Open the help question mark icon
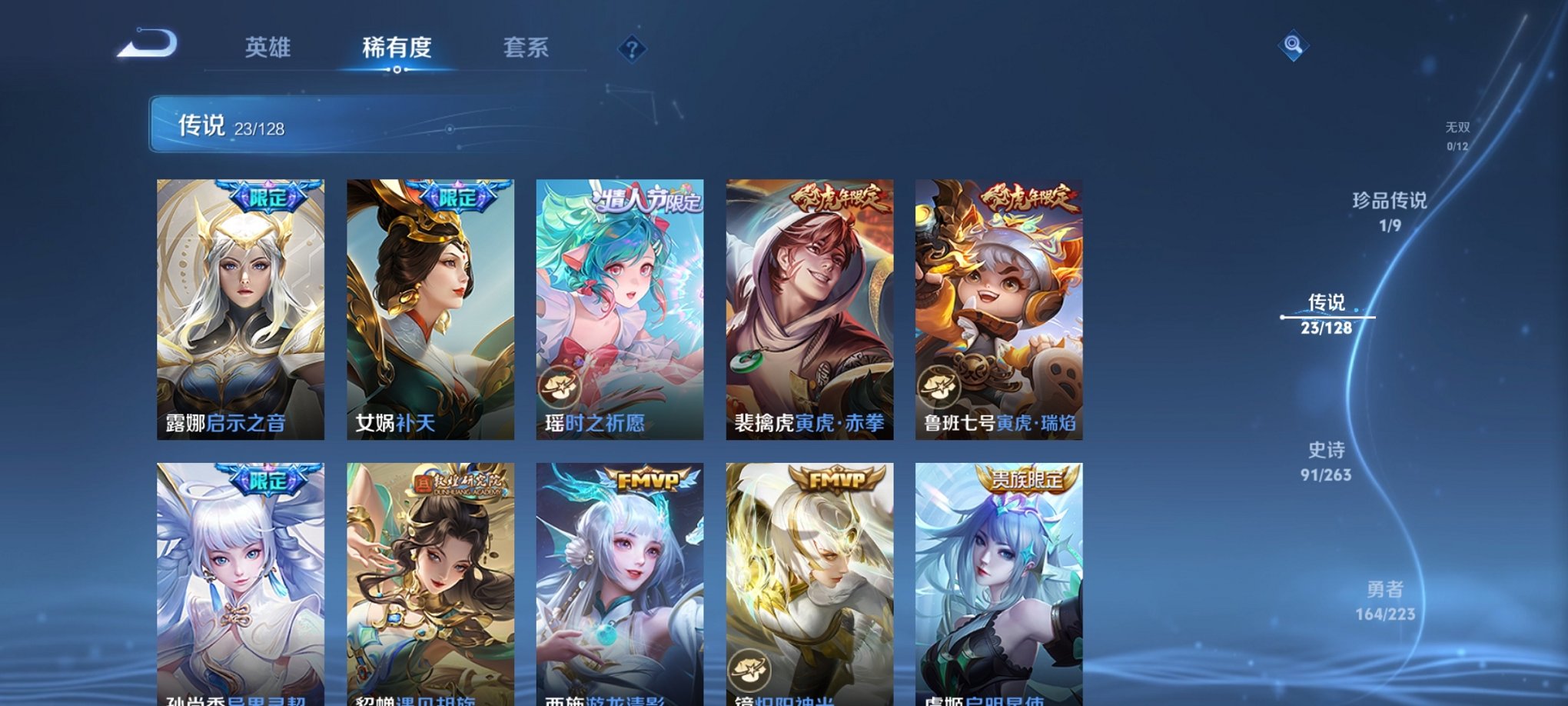This screenshot has width=1568, height=706. coord(632,51)
